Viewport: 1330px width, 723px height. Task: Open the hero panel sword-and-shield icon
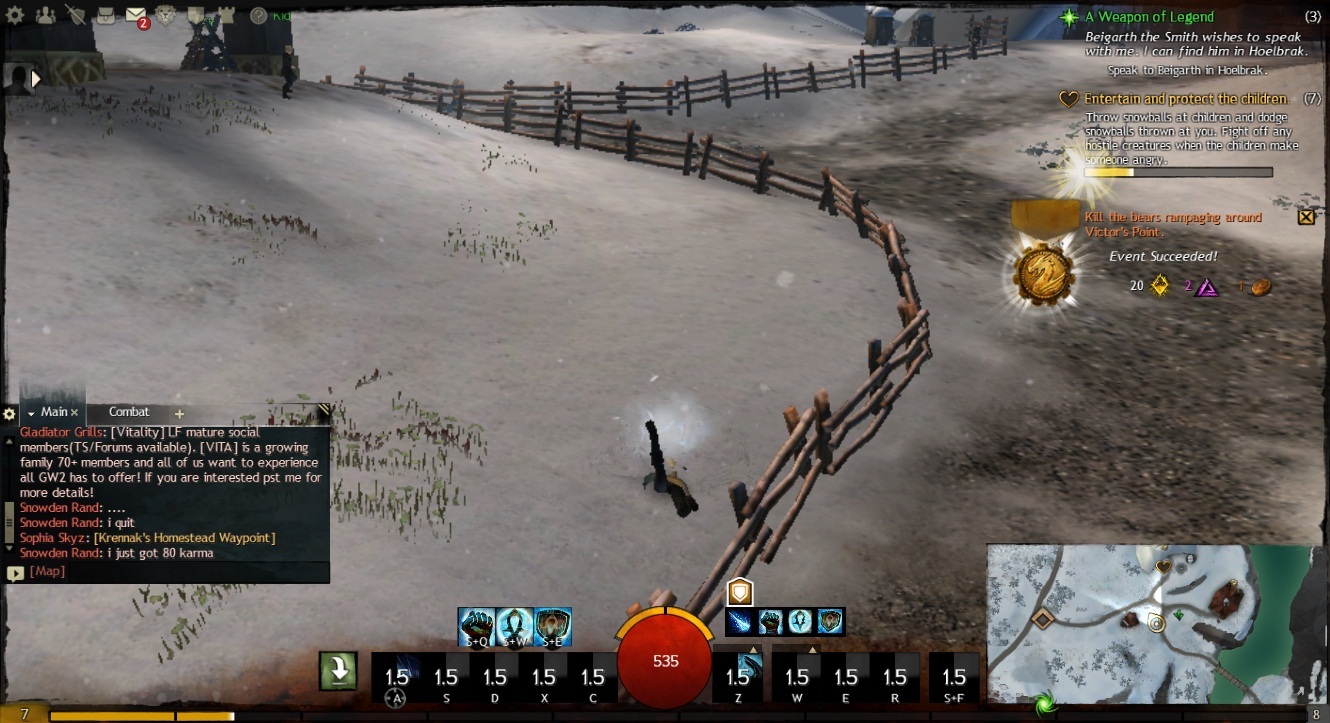point(75,15)
